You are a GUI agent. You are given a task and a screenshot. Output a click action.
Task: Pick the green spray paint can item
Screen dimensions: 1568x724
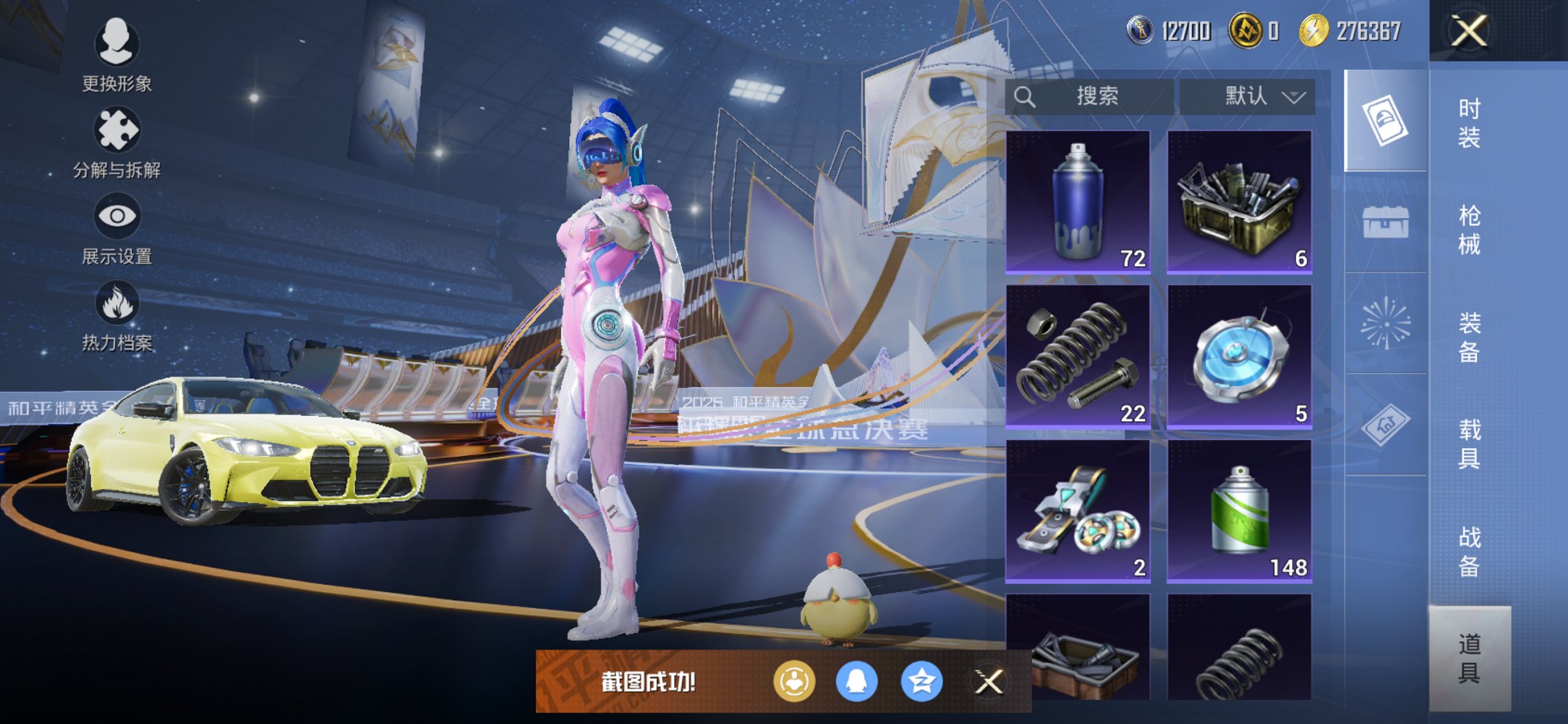1239,511
